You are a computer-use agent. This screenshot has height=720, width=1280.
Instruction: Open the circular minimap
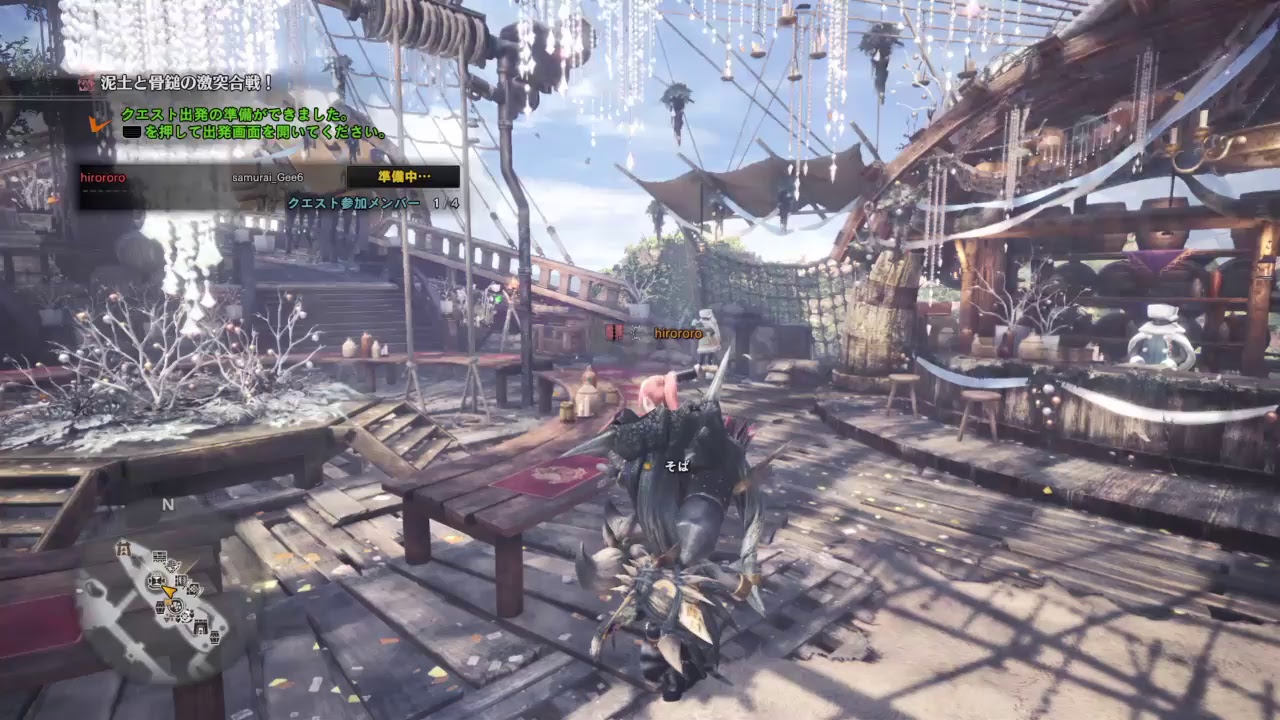(x=167, y=597)
